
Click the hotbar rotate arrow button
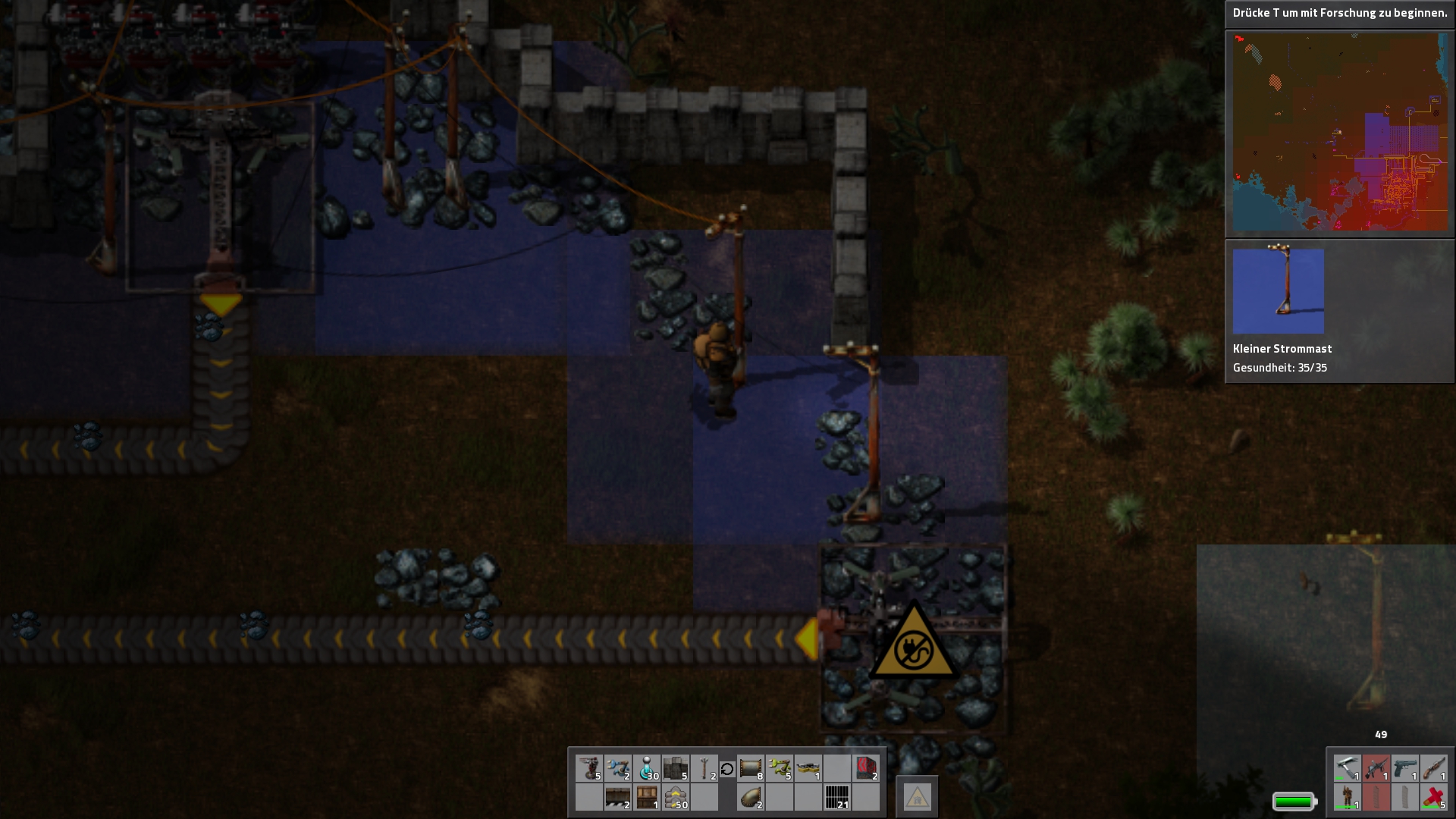click(726, 769)
